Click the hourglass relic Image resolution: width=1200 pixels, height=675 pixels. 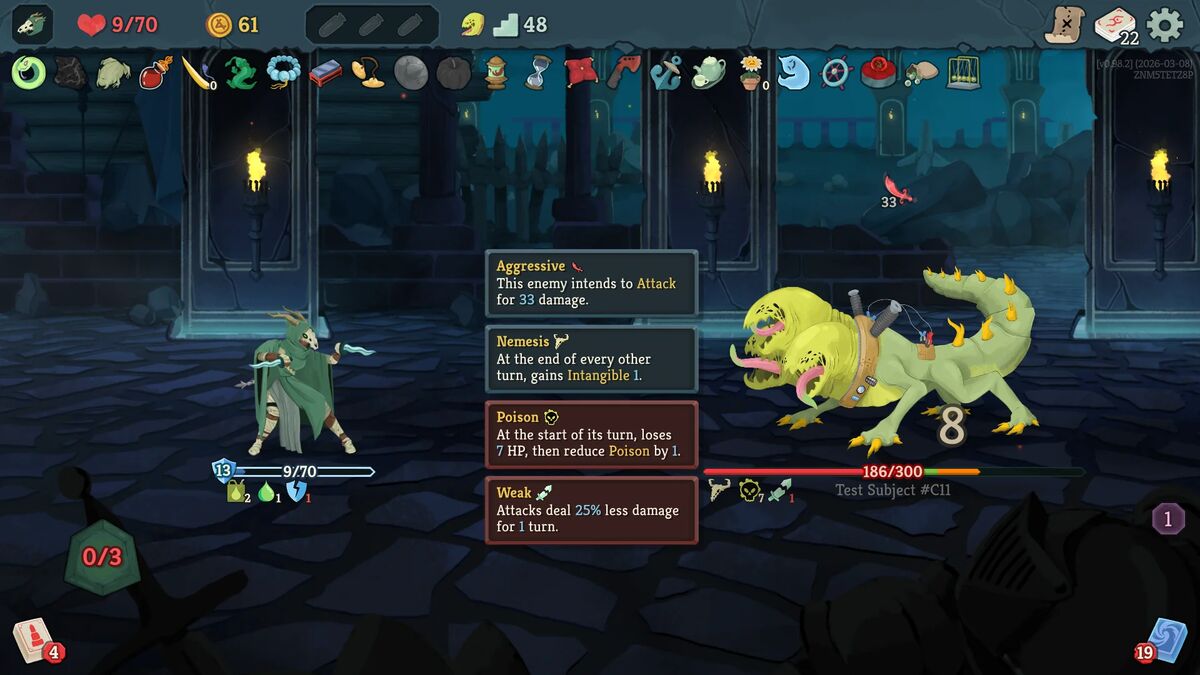tap(538, 72)
